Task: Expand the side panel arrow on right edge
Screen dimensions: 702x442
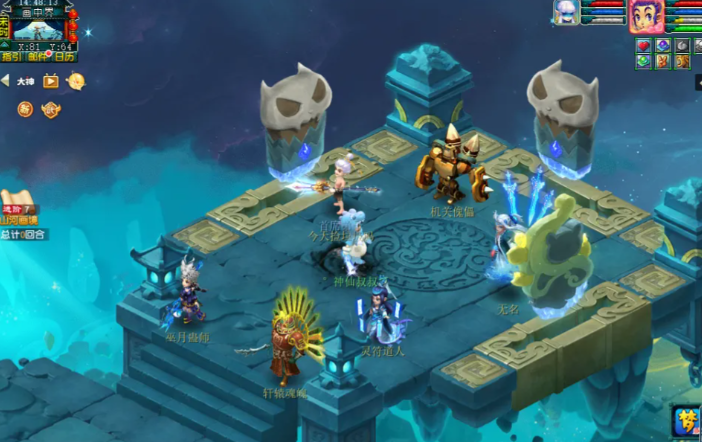Action: point(696,85)
